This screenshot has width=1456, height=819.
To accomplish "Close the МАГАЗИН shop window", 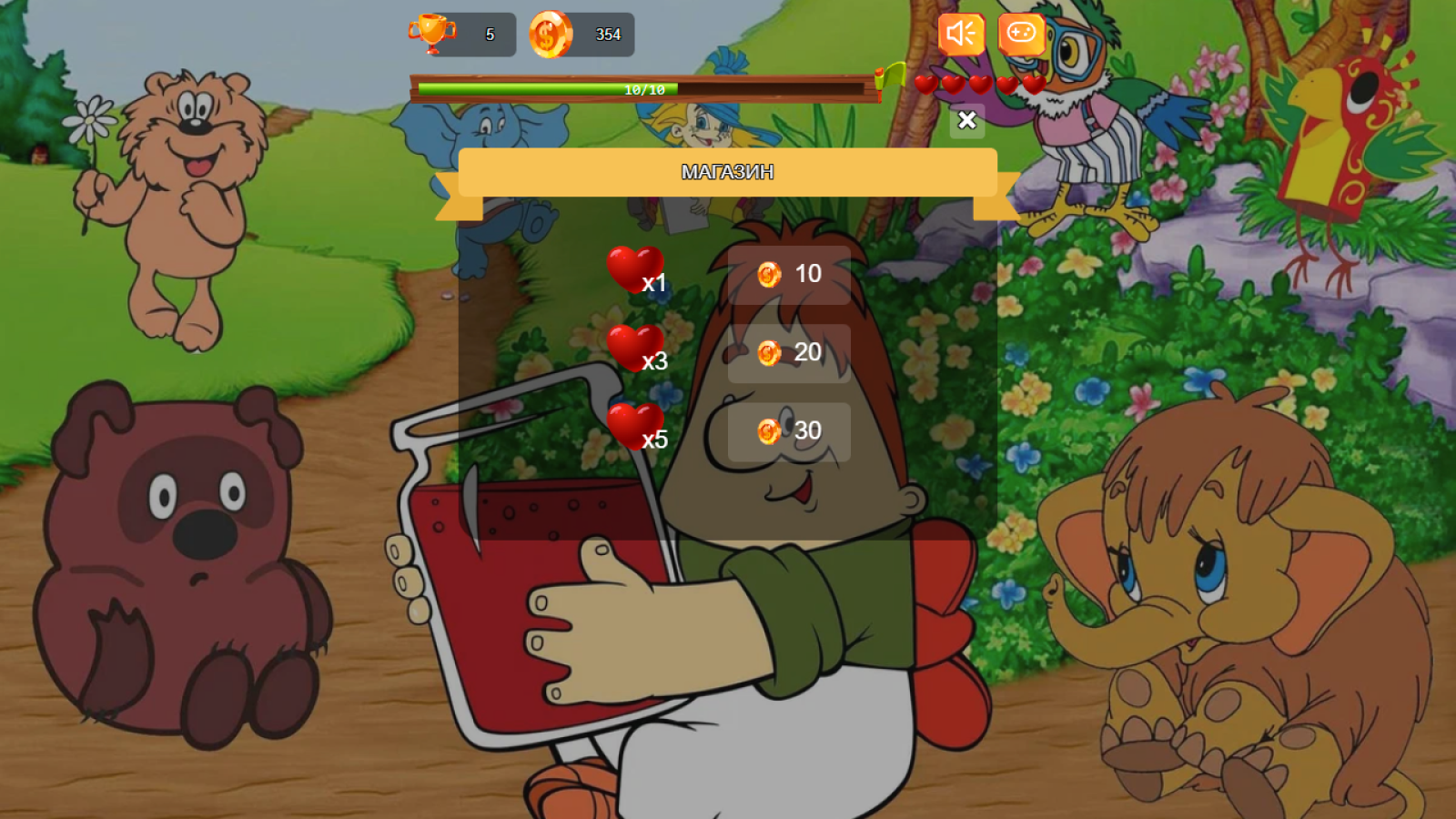I will coord(967,119).
